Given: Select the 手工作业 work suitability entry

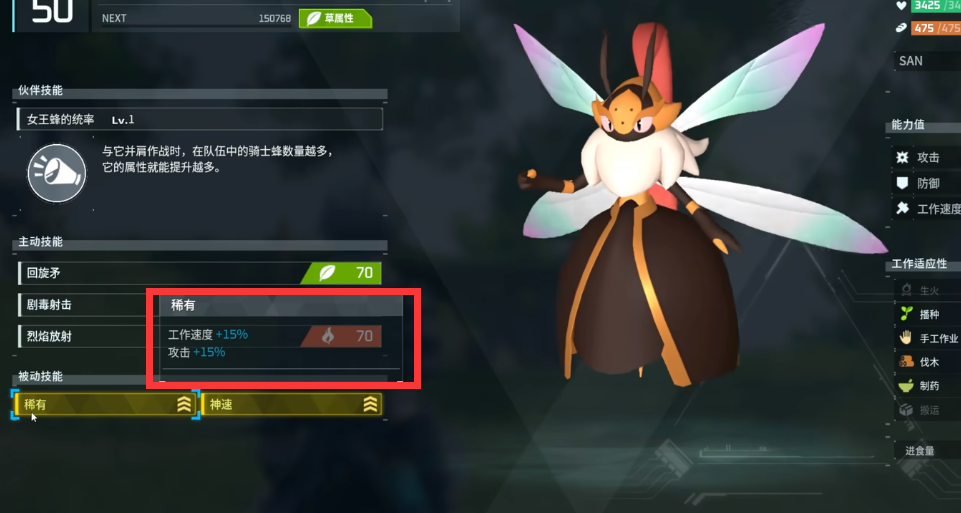Looking at the screenshot, I should (x=928, y=338).
